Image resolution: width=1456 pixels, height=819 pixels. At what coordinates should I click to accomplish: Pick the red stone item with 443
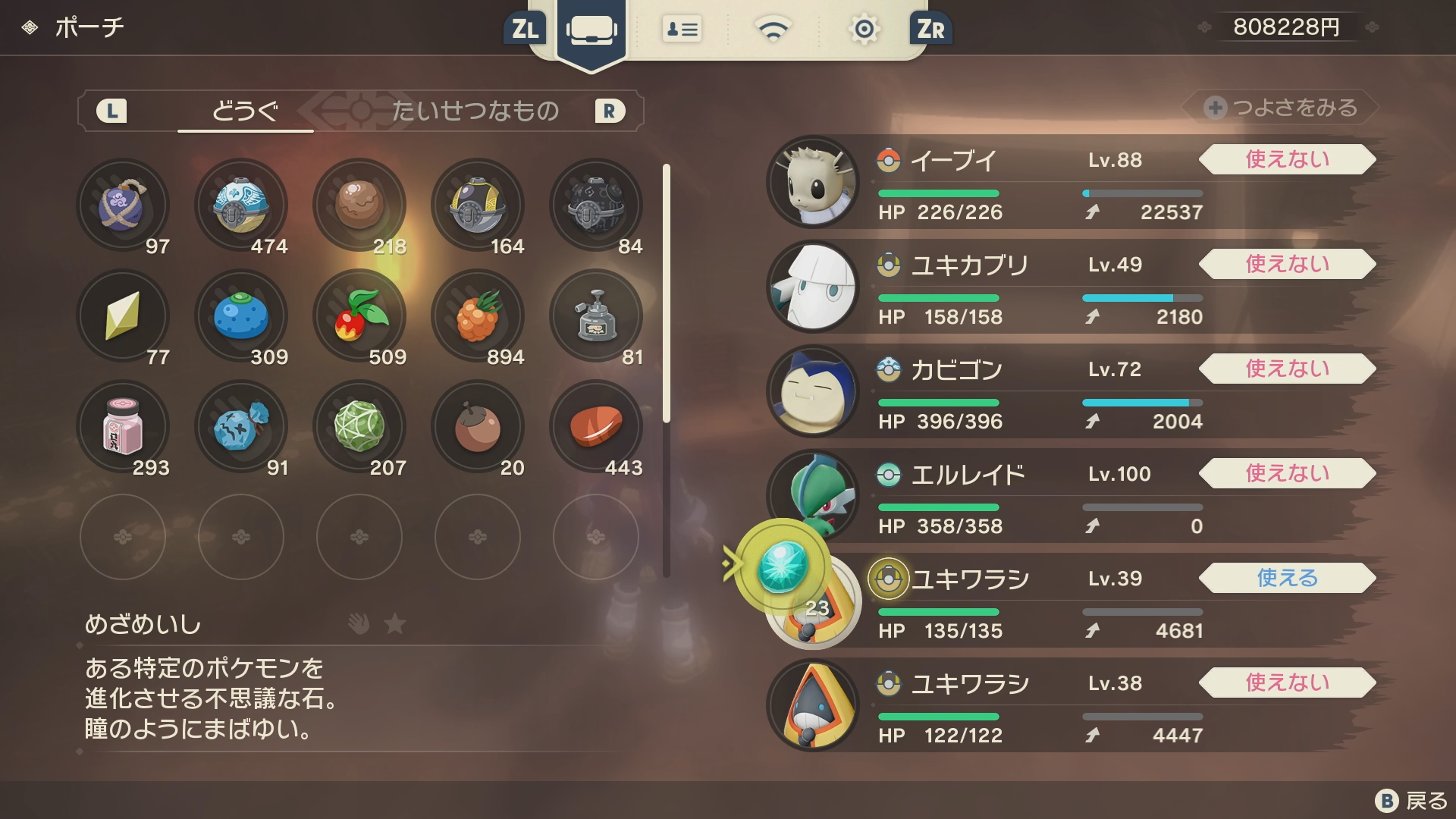click(596, 427)
